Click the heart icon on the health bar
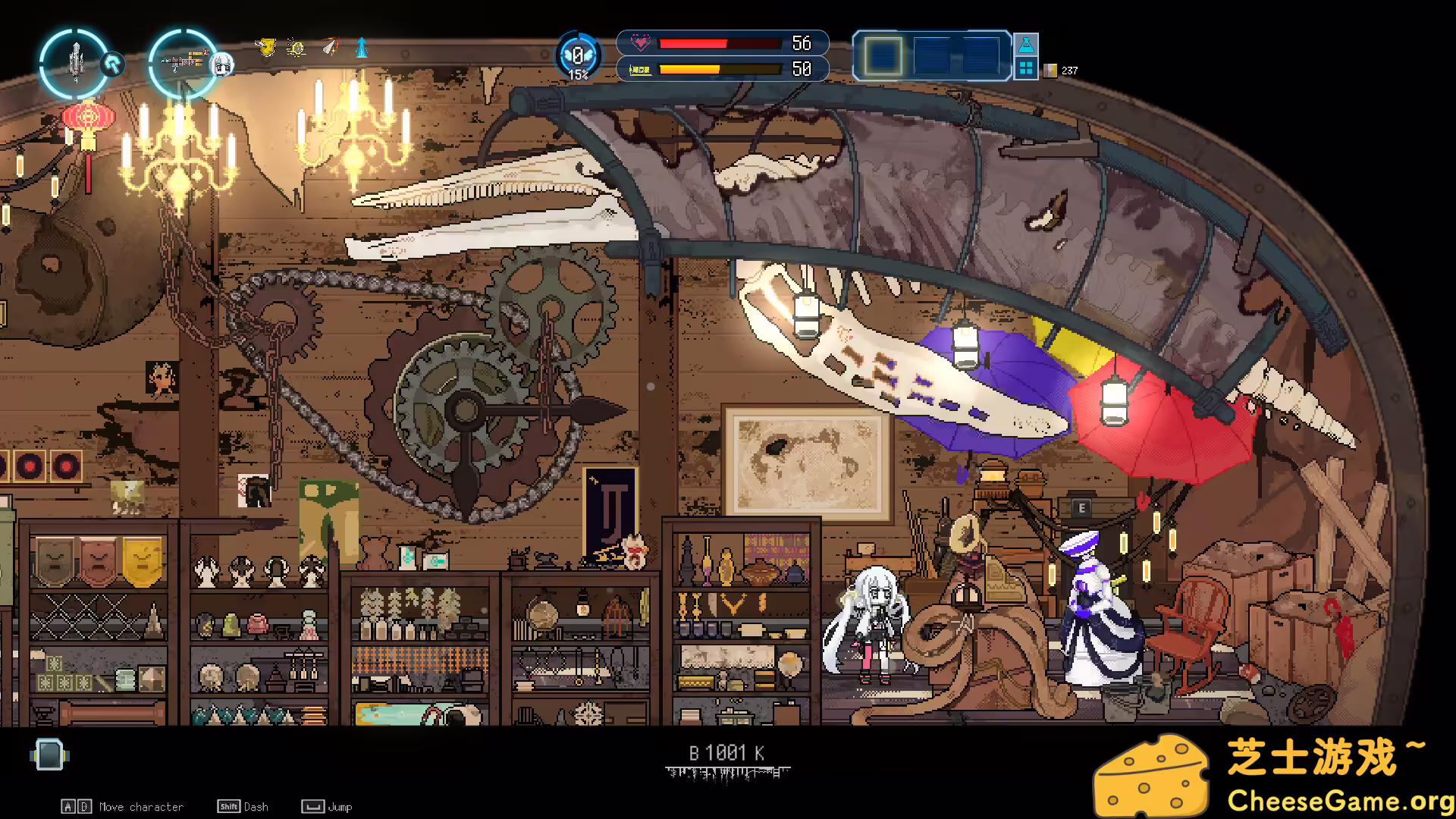Image resolution: width=1456 pixels, height=819 pixels. (x=642, y=43)
